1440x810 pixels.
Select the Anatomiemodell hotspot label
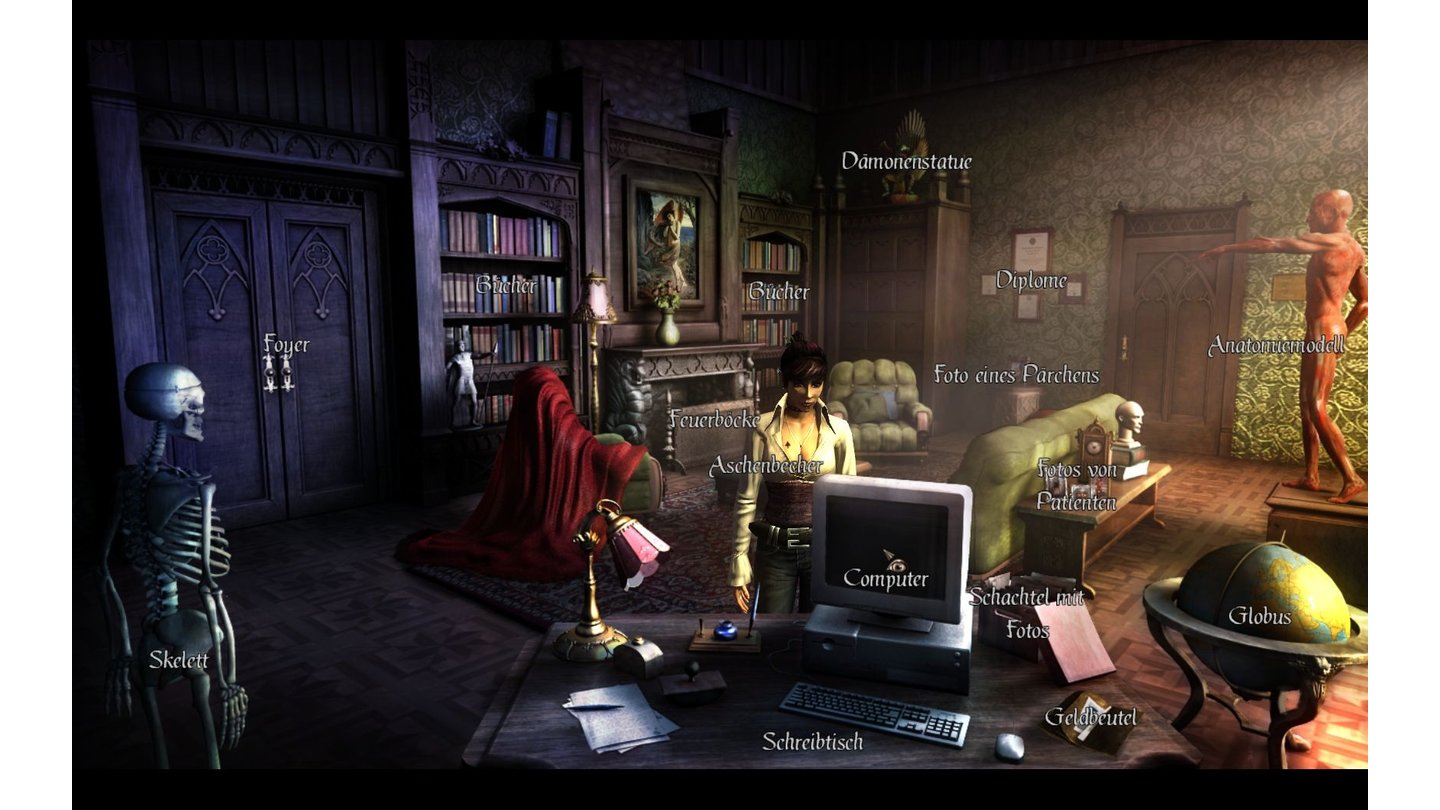point(1276,346)
